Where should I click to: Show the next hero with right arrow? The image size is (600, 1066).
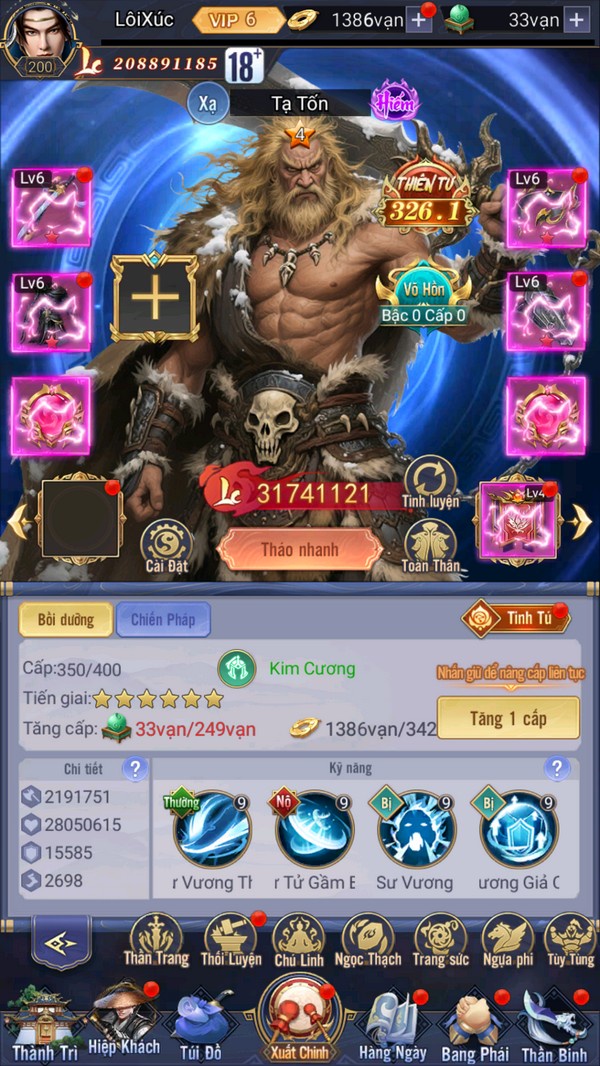pos(582,520)
